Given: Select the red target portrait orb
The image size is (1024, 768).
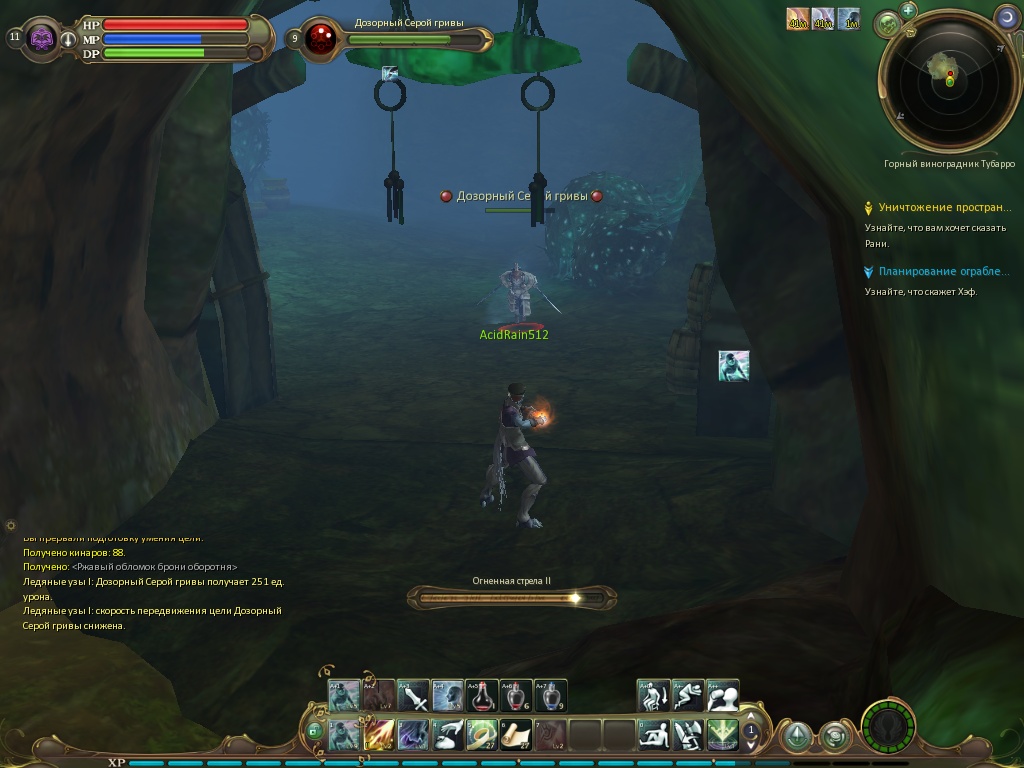Looking at the screenshot, I should pyautogui.click(x=321, y=39).
